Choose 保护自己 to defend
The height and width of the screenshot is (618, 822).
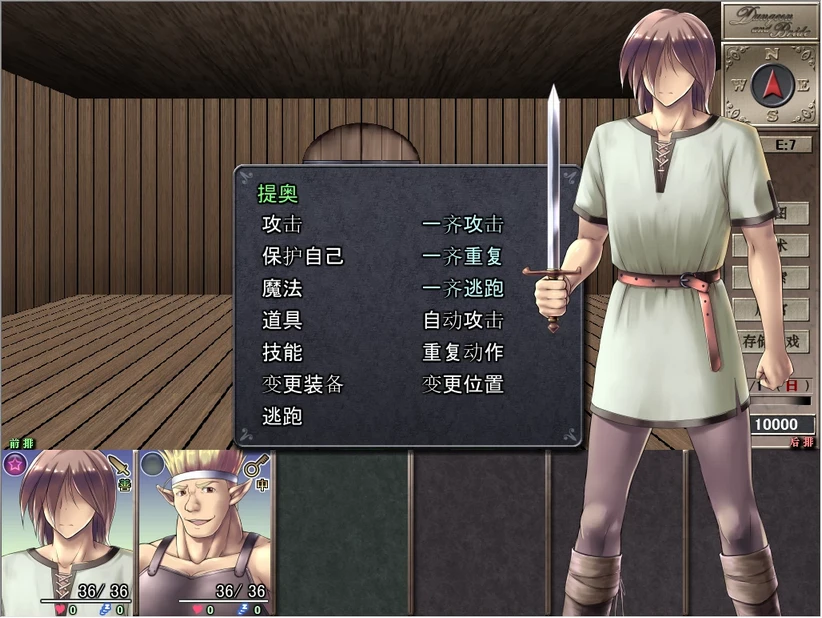pos(302,257)
